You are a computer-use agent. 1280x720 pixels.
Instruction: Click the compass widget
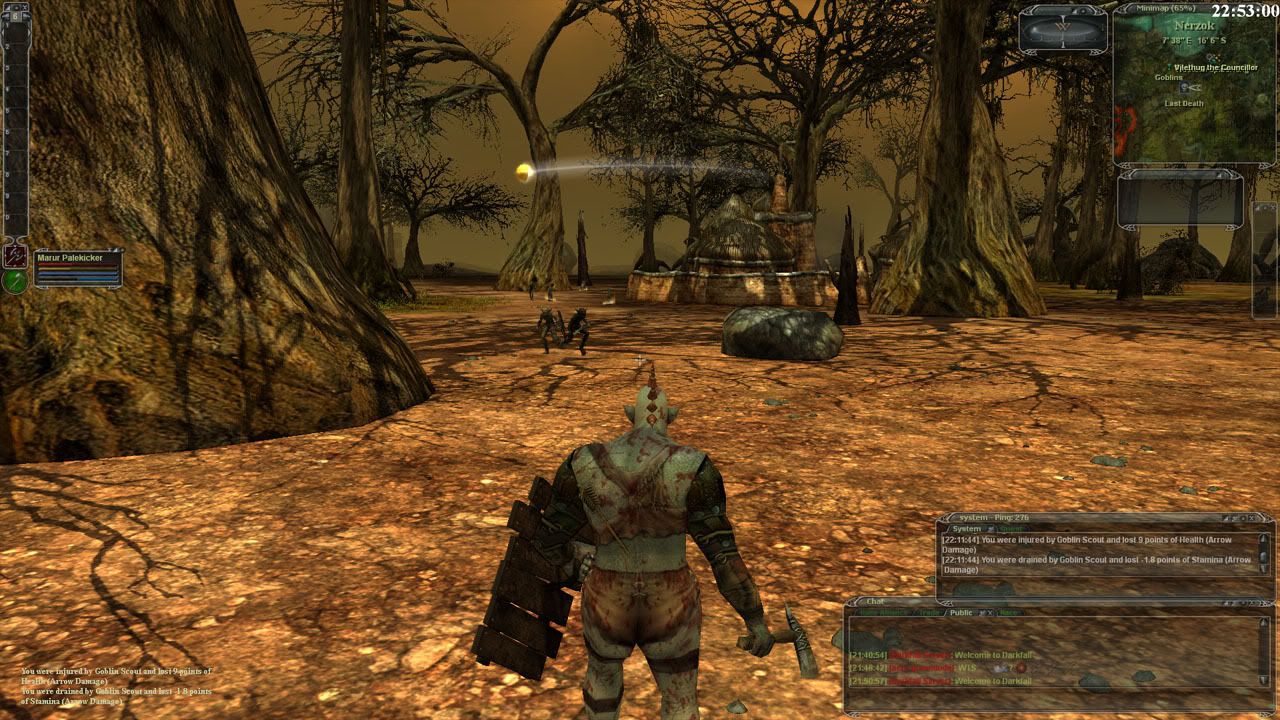[1062, 28]
